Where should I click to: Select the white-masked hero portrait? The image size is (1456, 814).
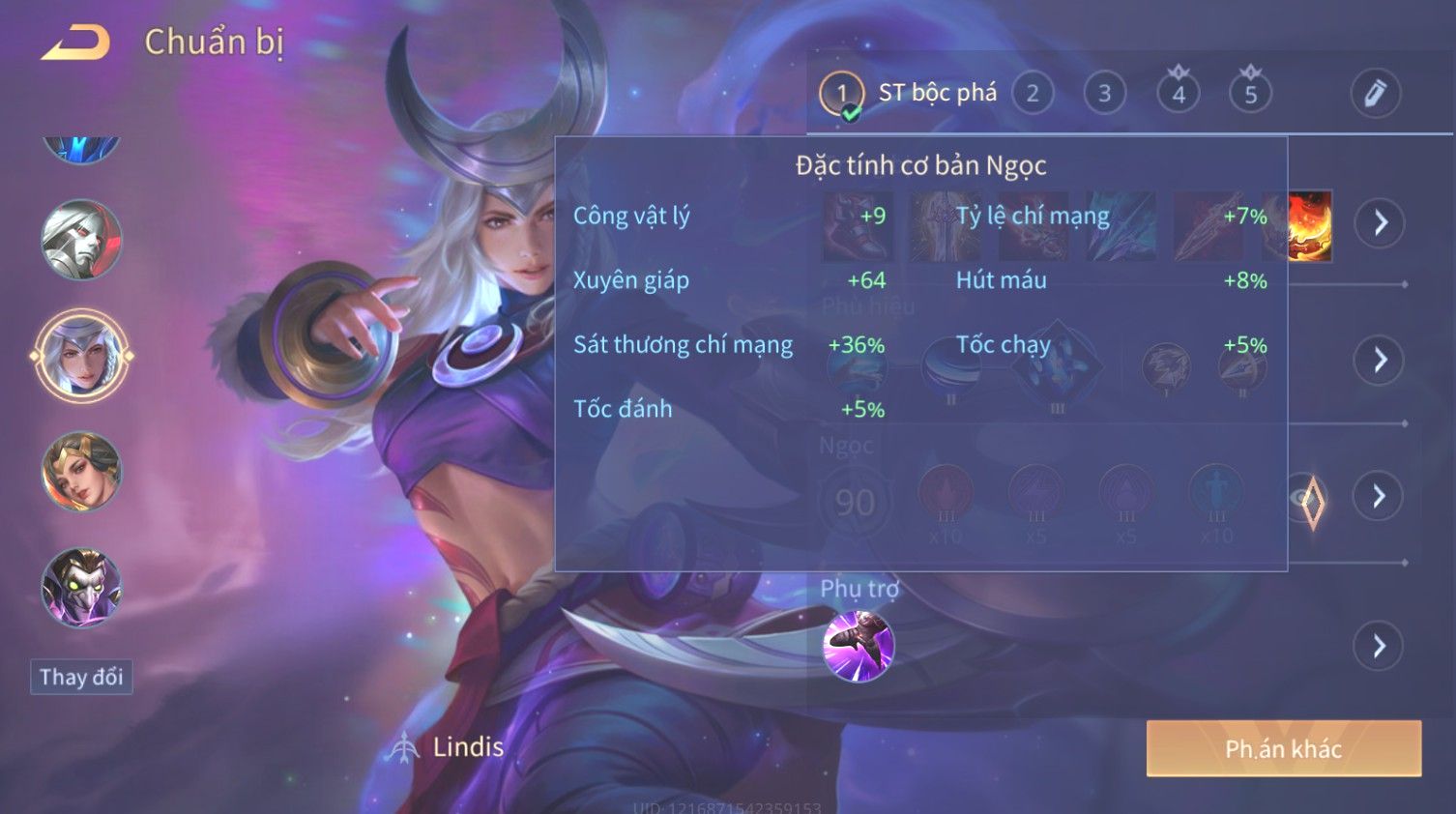point(81,240)
